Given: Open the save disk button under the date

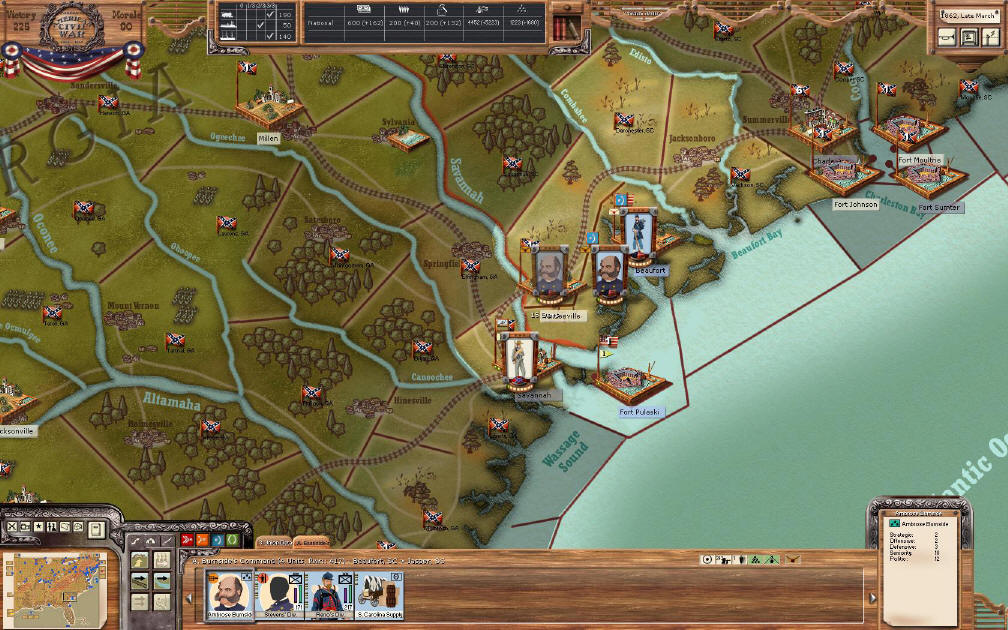Looking at the screenshot, I should point(968,38).
